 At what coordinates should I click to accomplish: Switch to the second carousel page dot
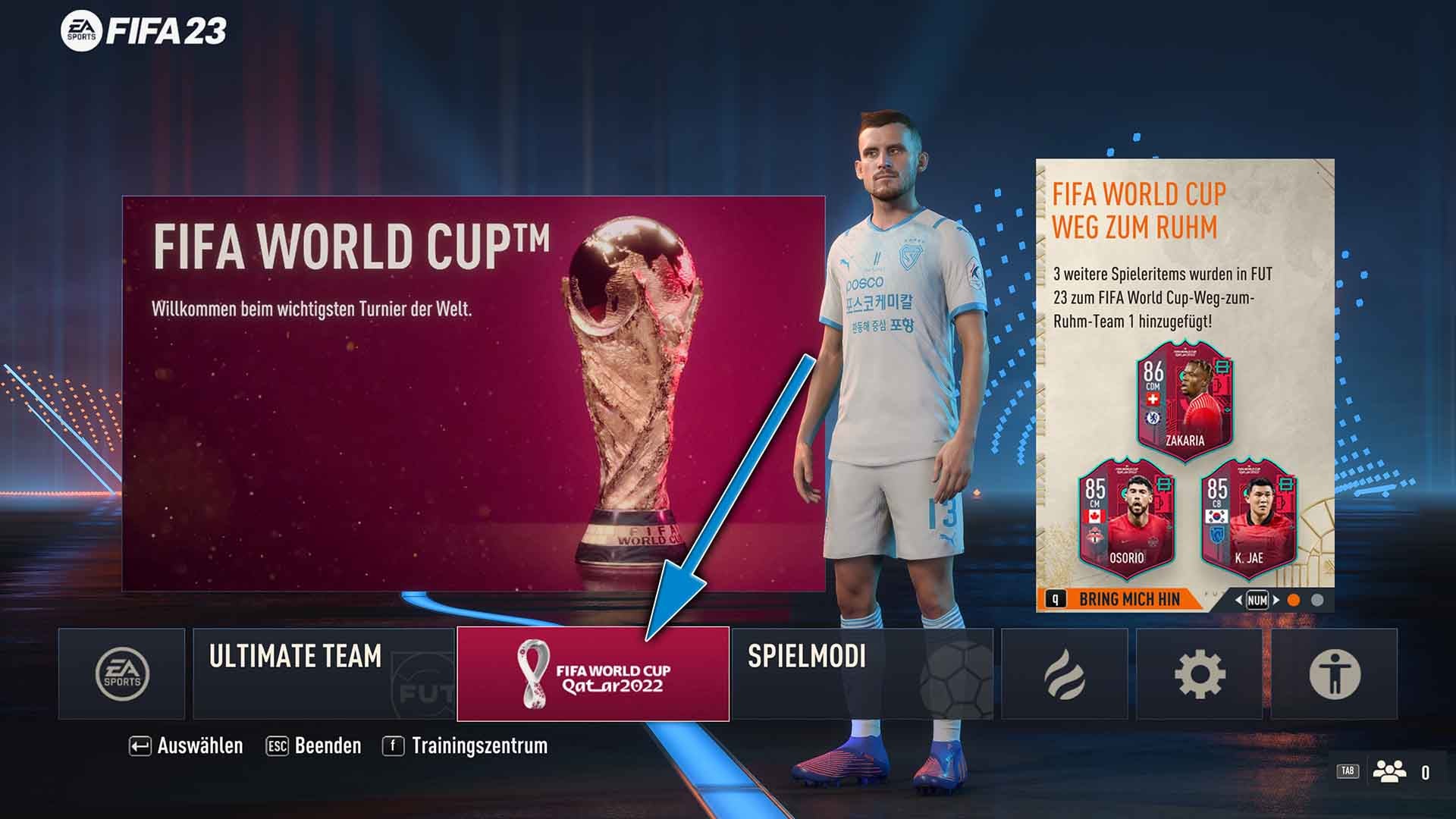point(1317,599)
